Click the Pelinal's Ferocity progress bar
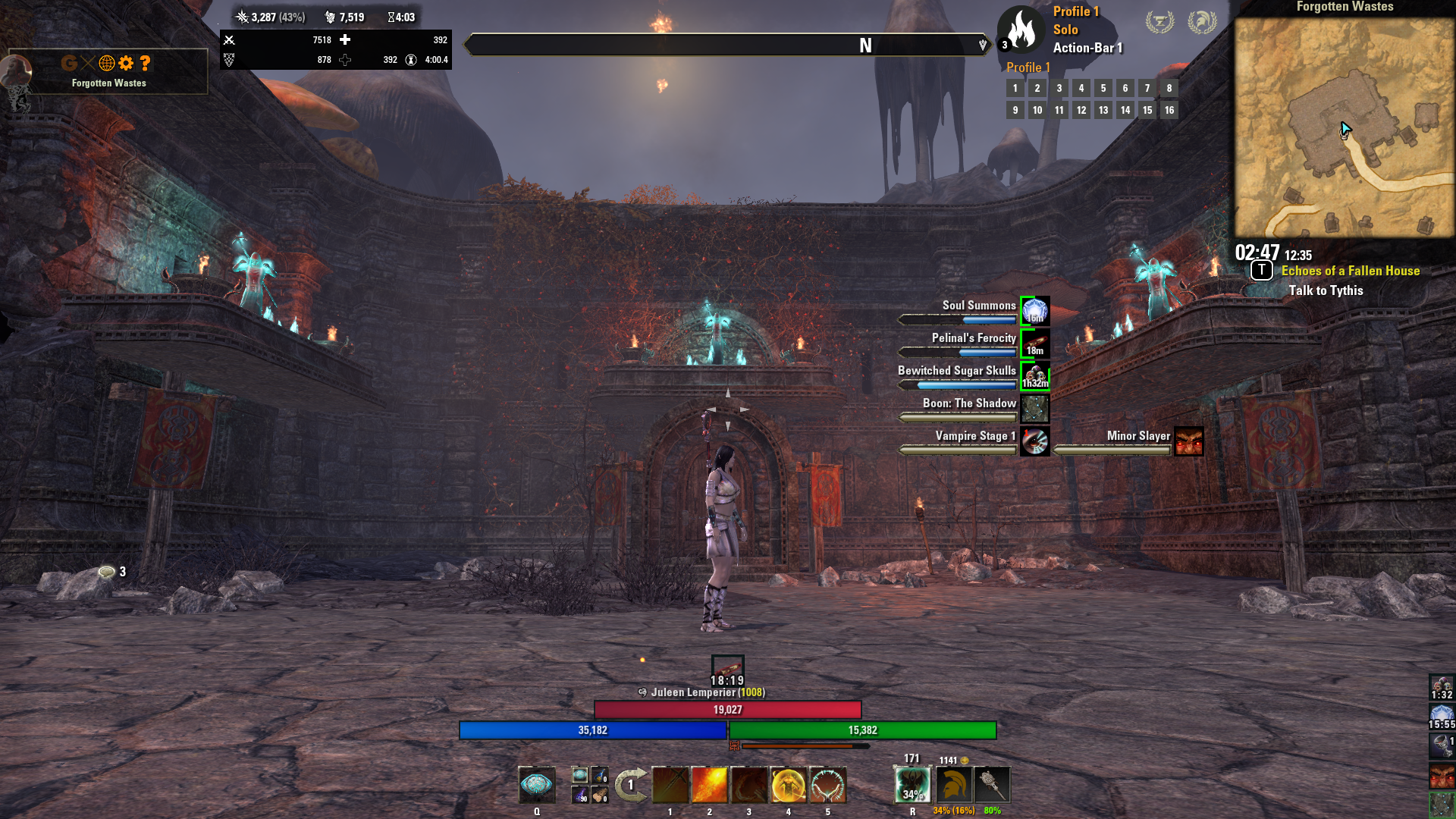 [x=957, y=351]
